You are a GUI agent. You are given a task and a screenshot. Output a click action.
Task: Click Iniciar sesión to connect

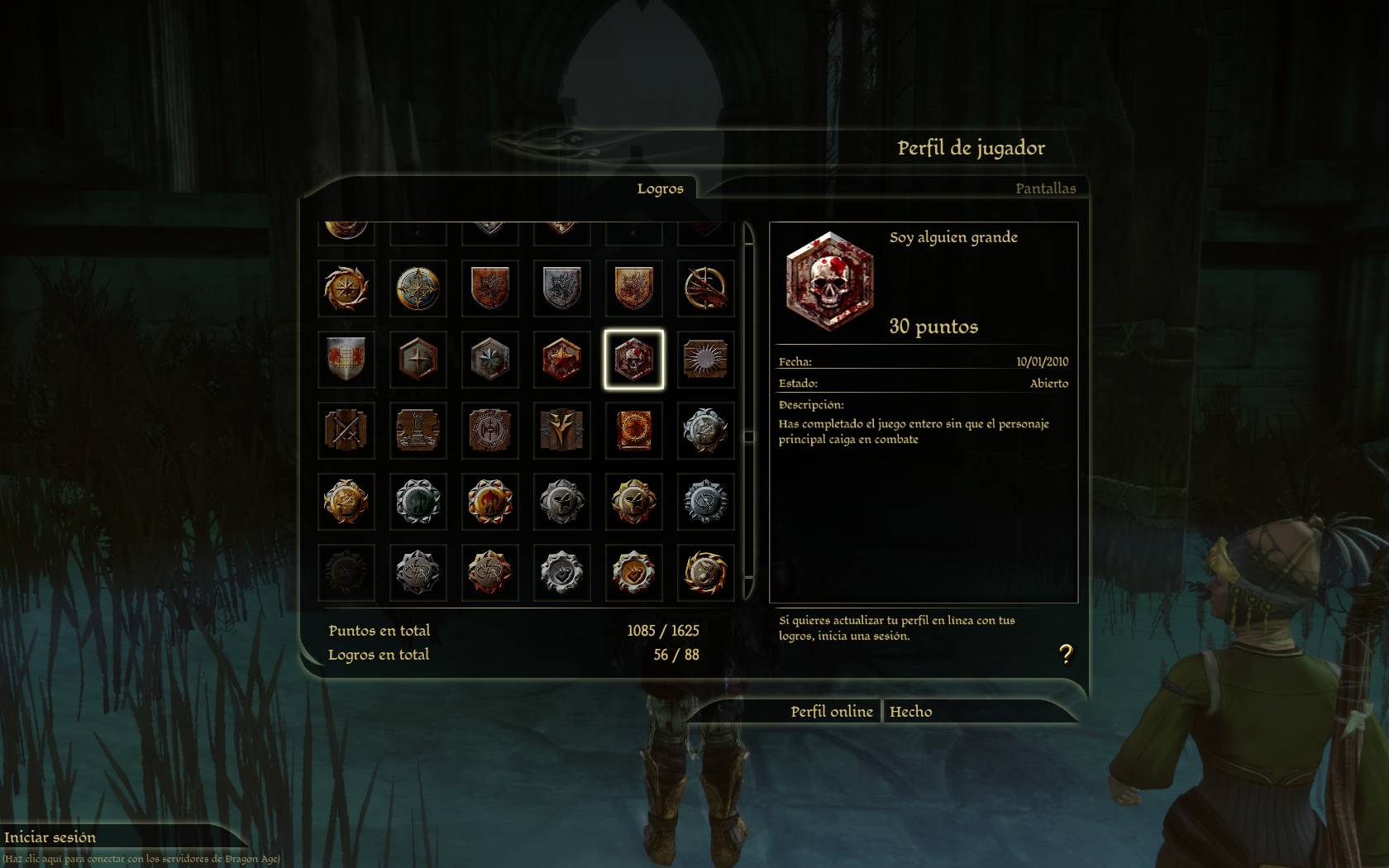tap(50, 837)
